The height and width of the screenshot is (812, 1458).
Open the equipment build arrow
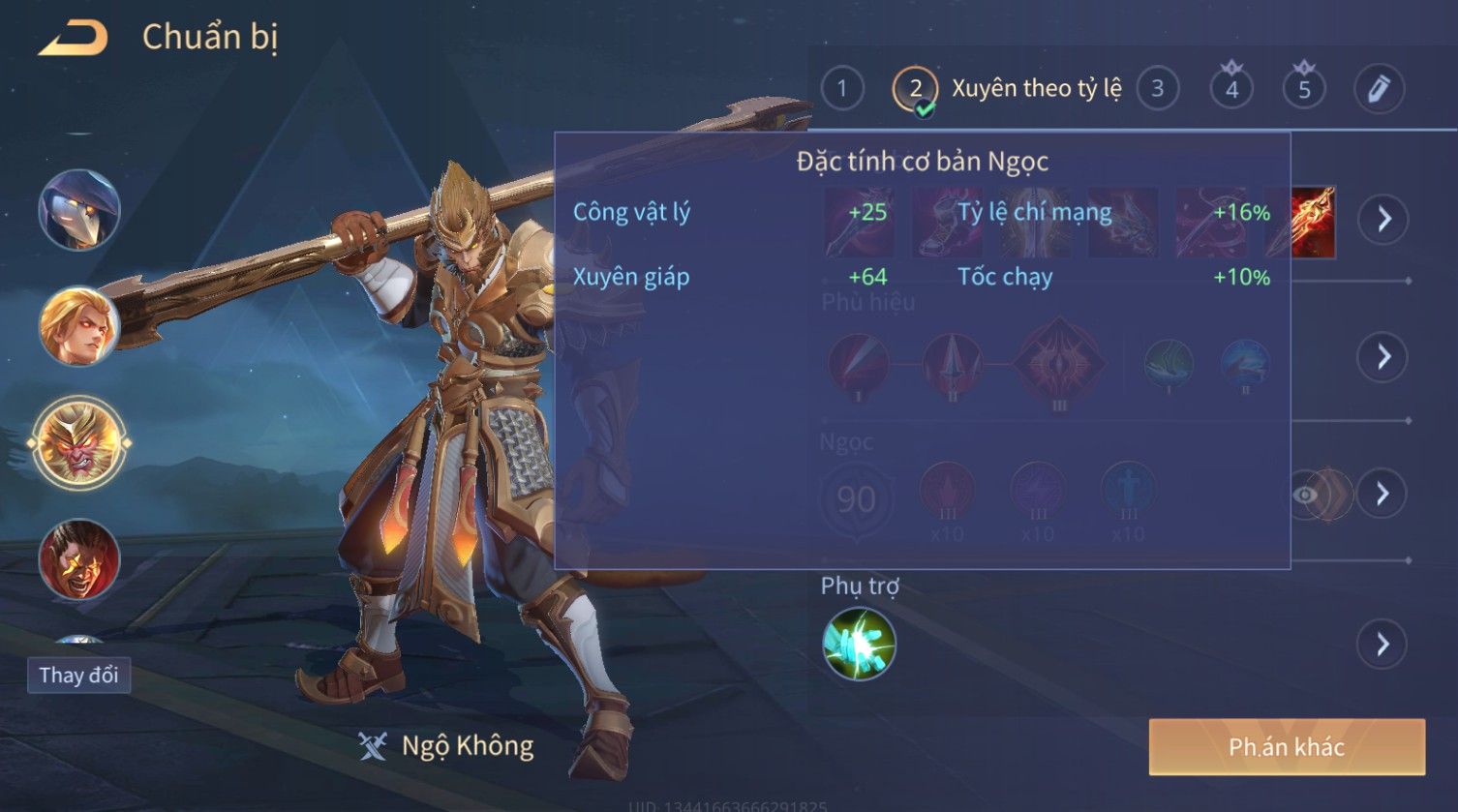(1383, 220)
